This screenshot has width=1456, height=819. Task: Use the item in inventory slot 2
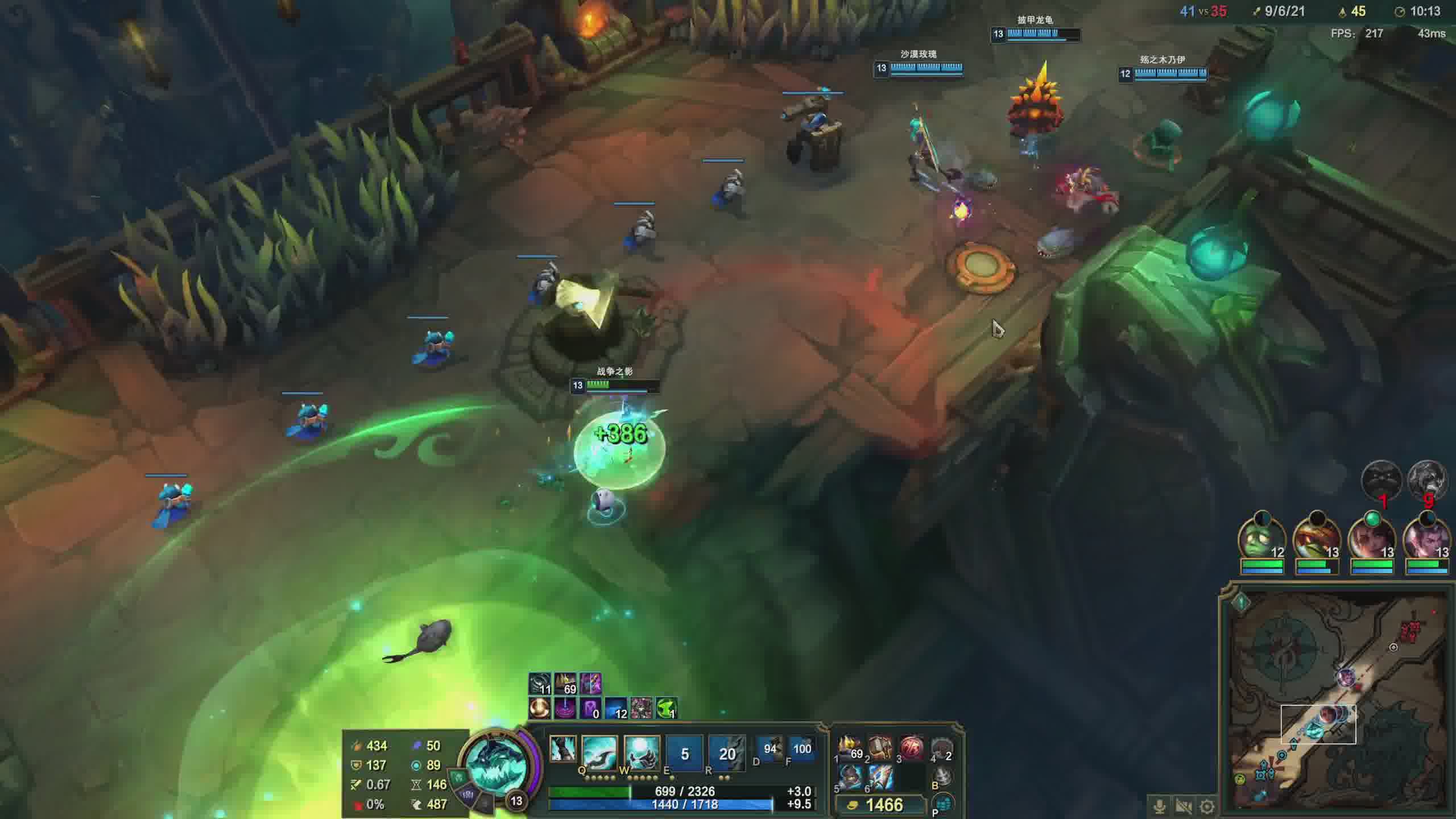[880, 748]
